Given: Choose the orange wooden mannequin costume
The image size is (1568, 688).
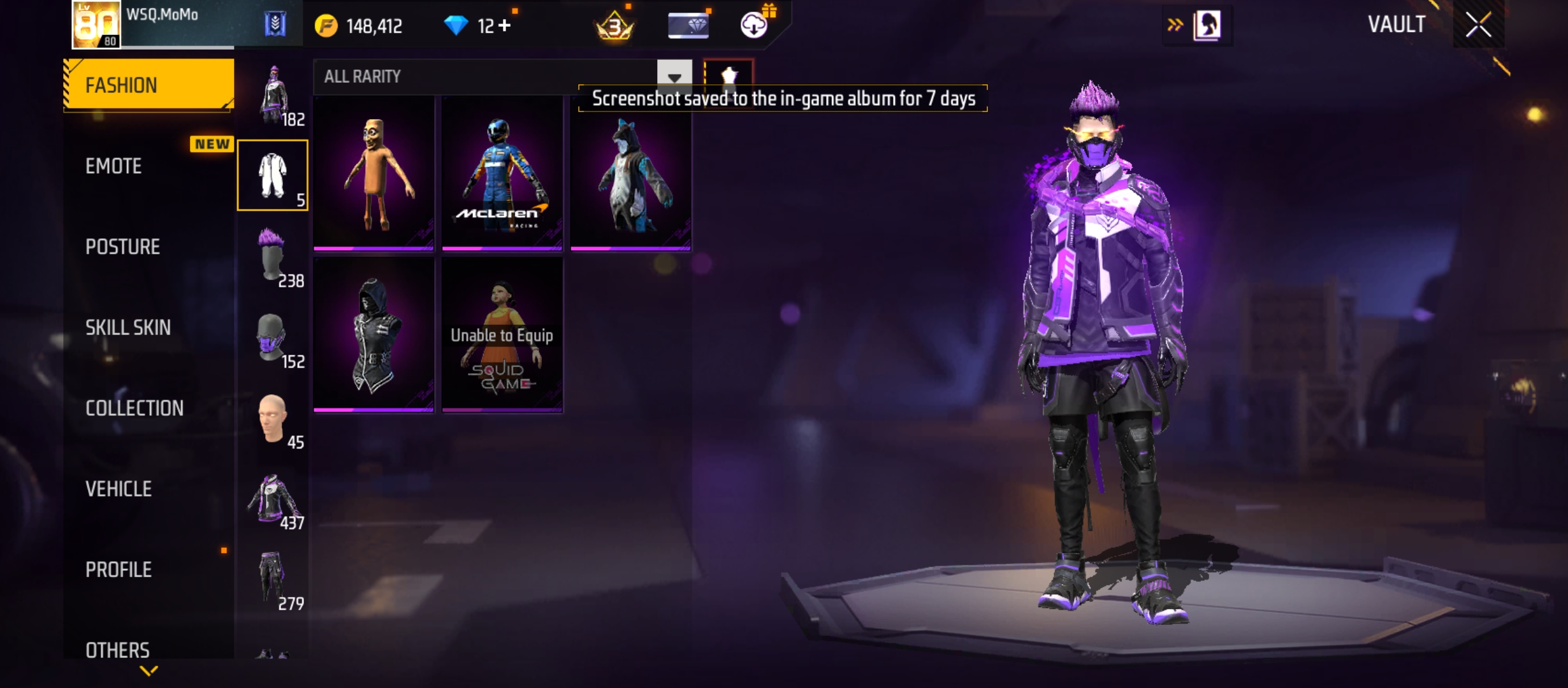Looking at the screenshot, I should (374, 173).
